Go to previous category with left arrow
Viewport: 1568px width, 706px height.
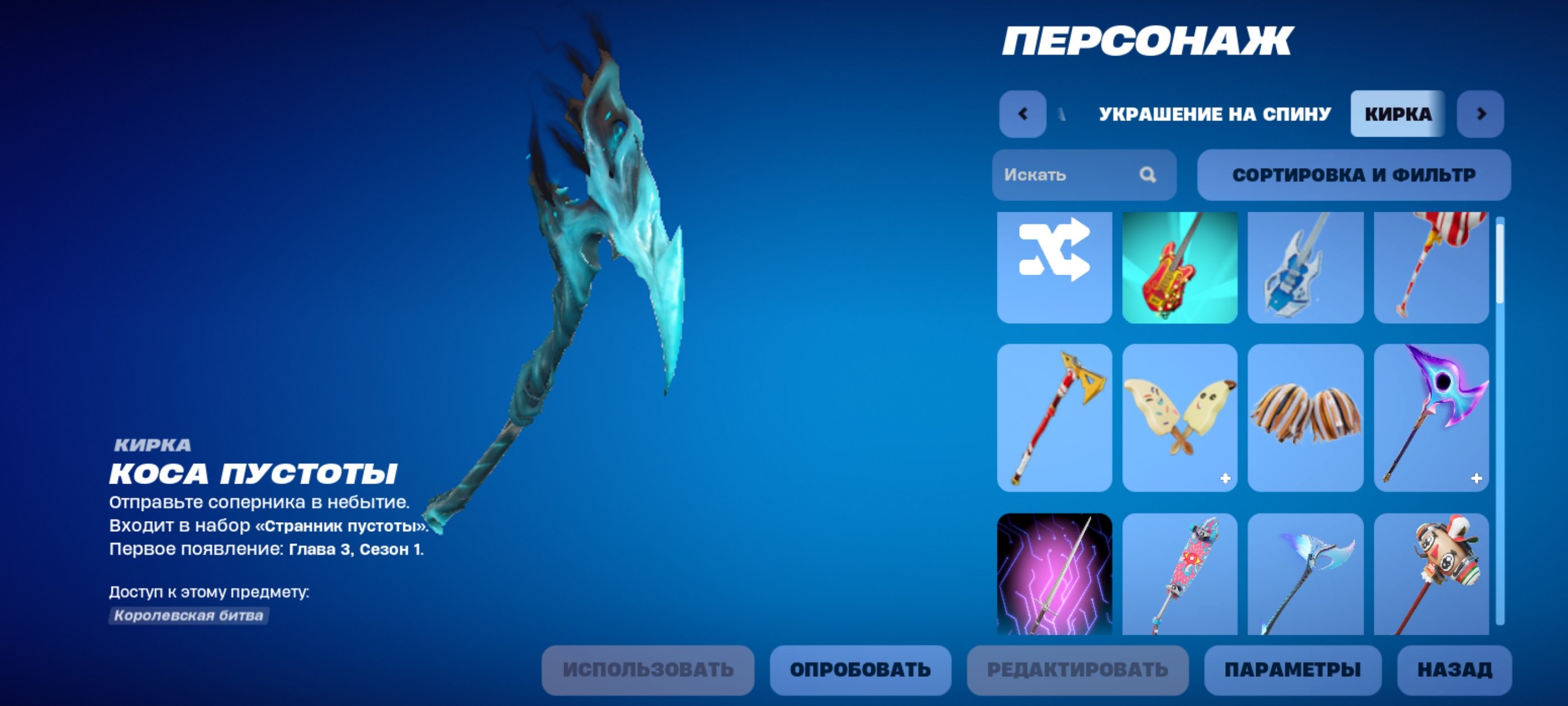tap(1023, 113)
